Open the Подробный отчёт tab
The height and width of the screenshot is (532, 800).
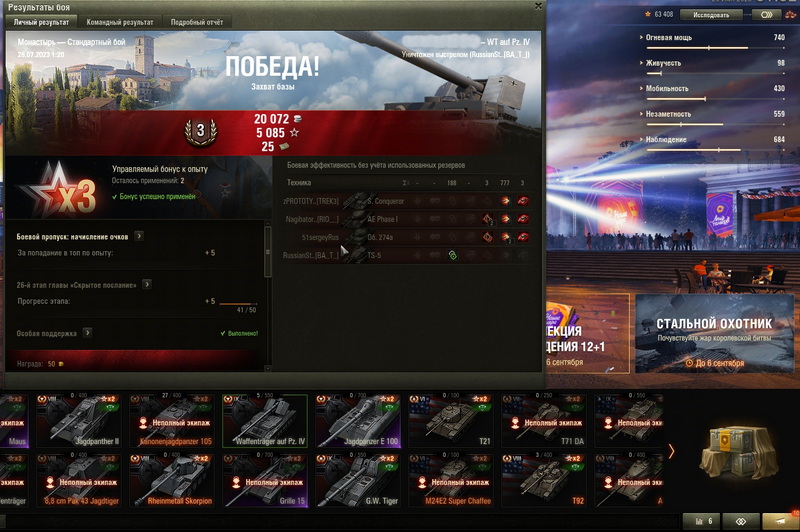pos(197,22)
